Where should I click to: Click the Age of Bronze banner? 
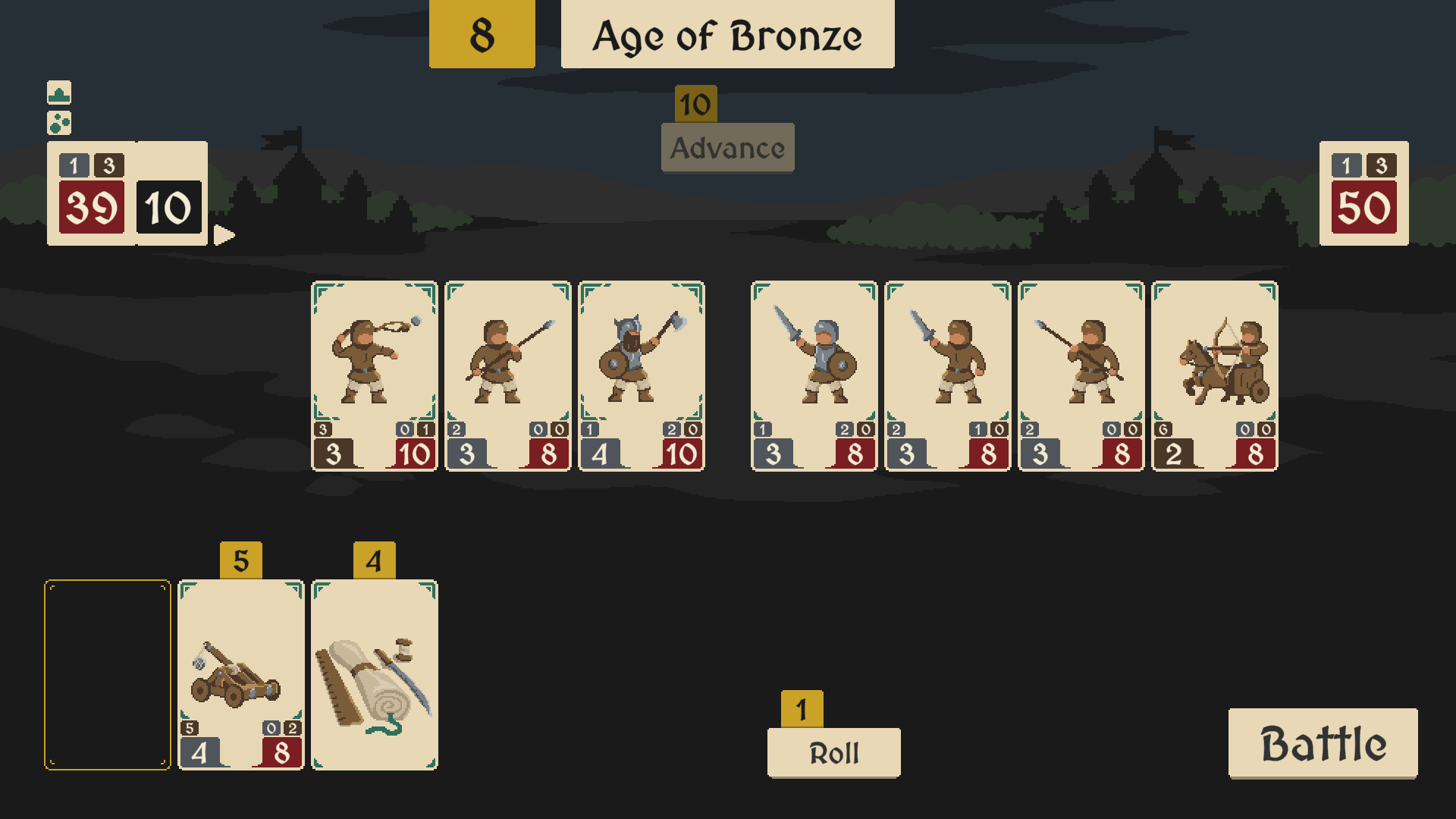tap(727, 34)
